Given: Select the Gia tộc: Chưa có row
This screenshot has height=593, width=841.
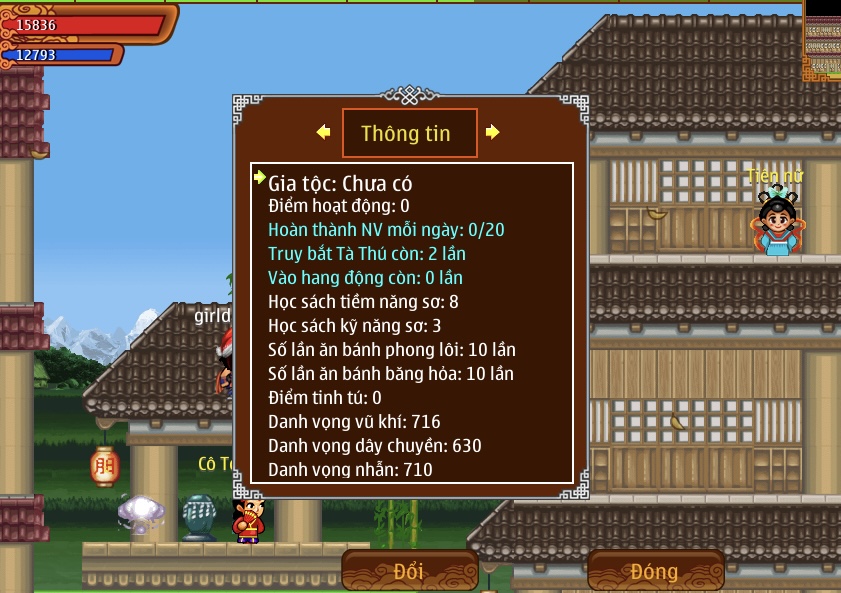Looking at the screenshot, I should coord(340,183).
